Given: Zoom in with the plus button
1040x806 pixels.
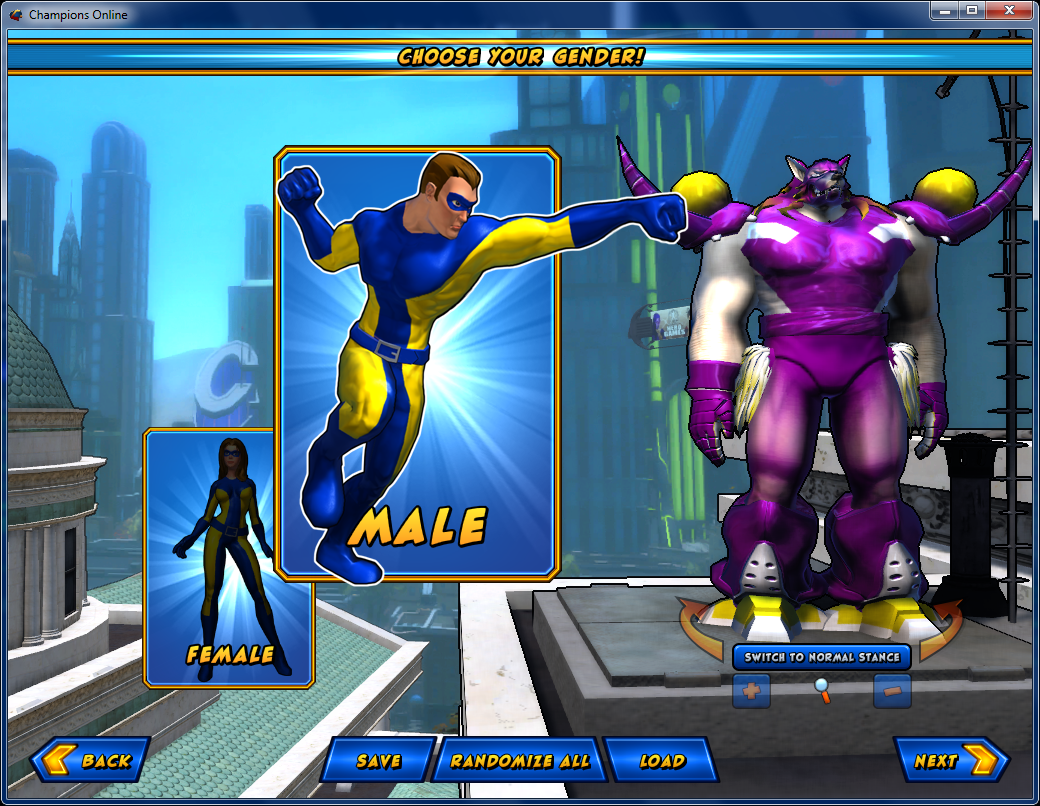Looking at the screenshot, I should [x=751, y=691].
